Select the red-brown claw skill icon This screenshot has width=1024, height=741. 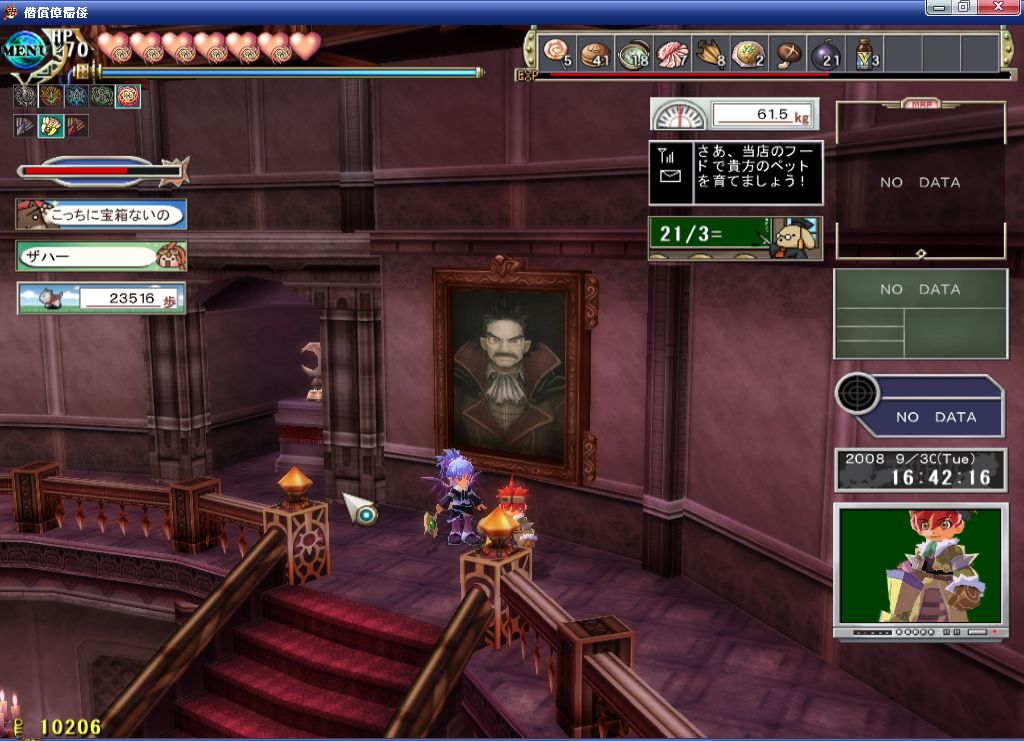click(76, 126)
